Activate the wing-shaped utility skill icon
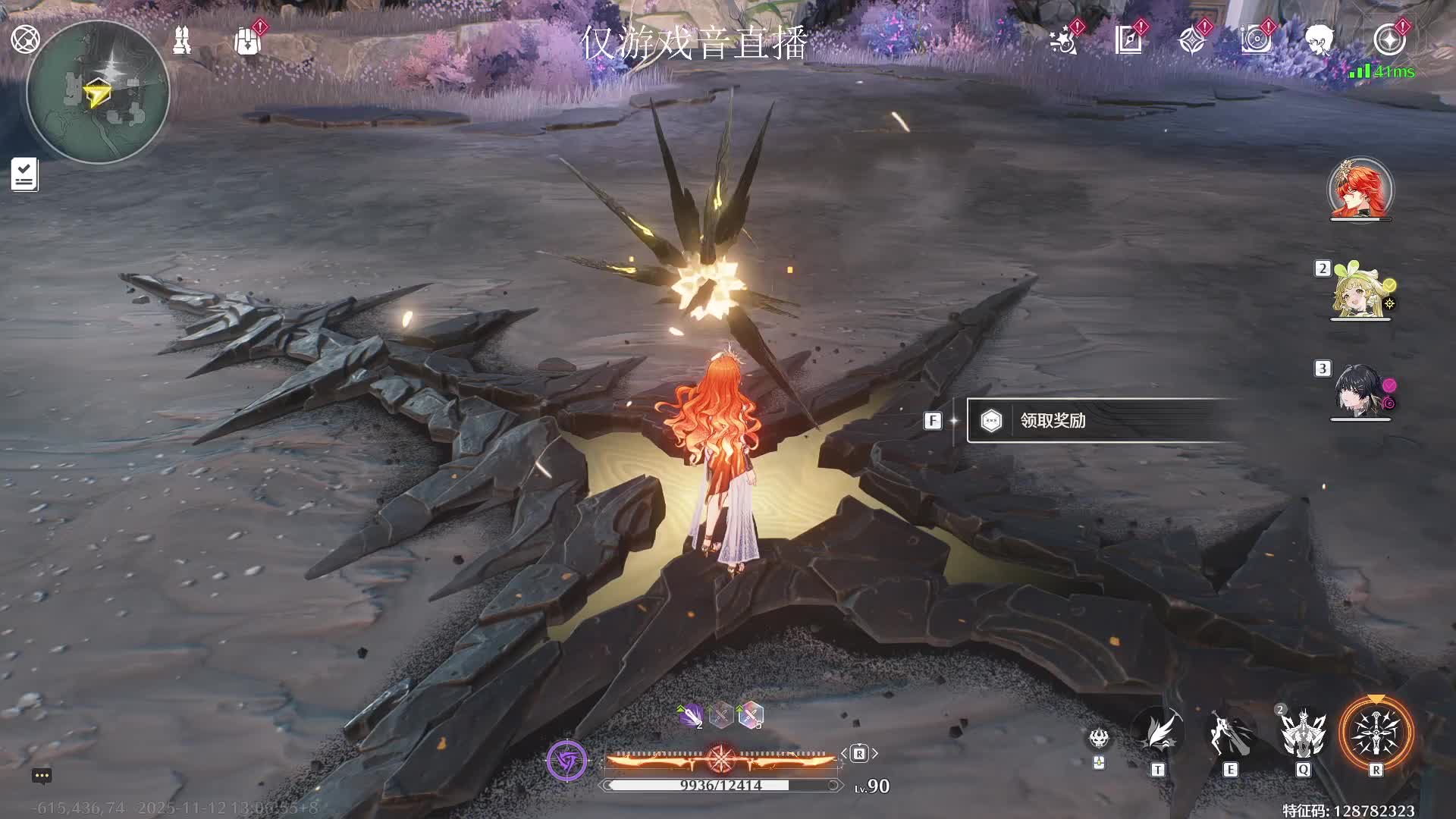The width and height of the screenshot is (1456, 819). [x=1158, y=734]
